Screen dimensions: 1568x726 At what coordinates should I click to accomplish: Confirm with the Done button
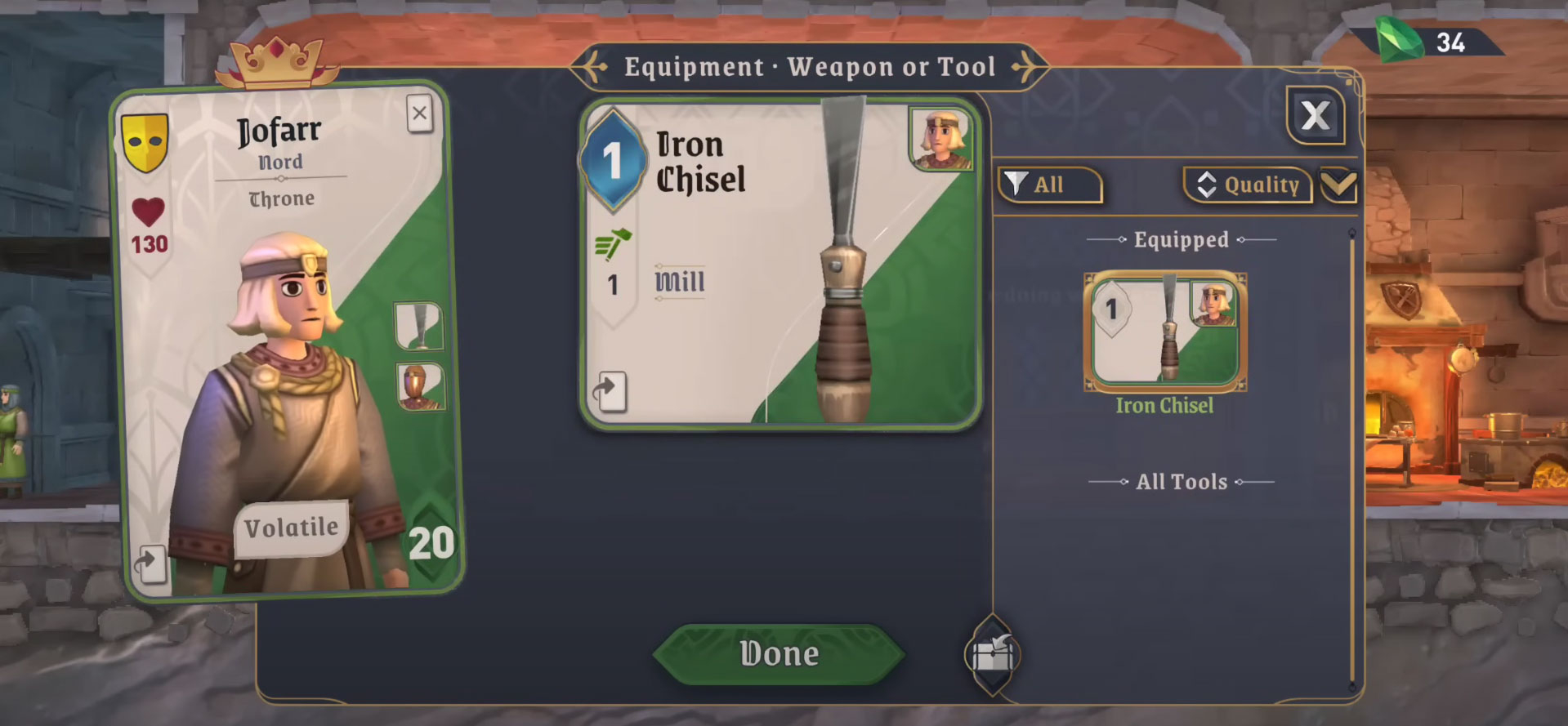pyautogui.click(x=779, y=654)
